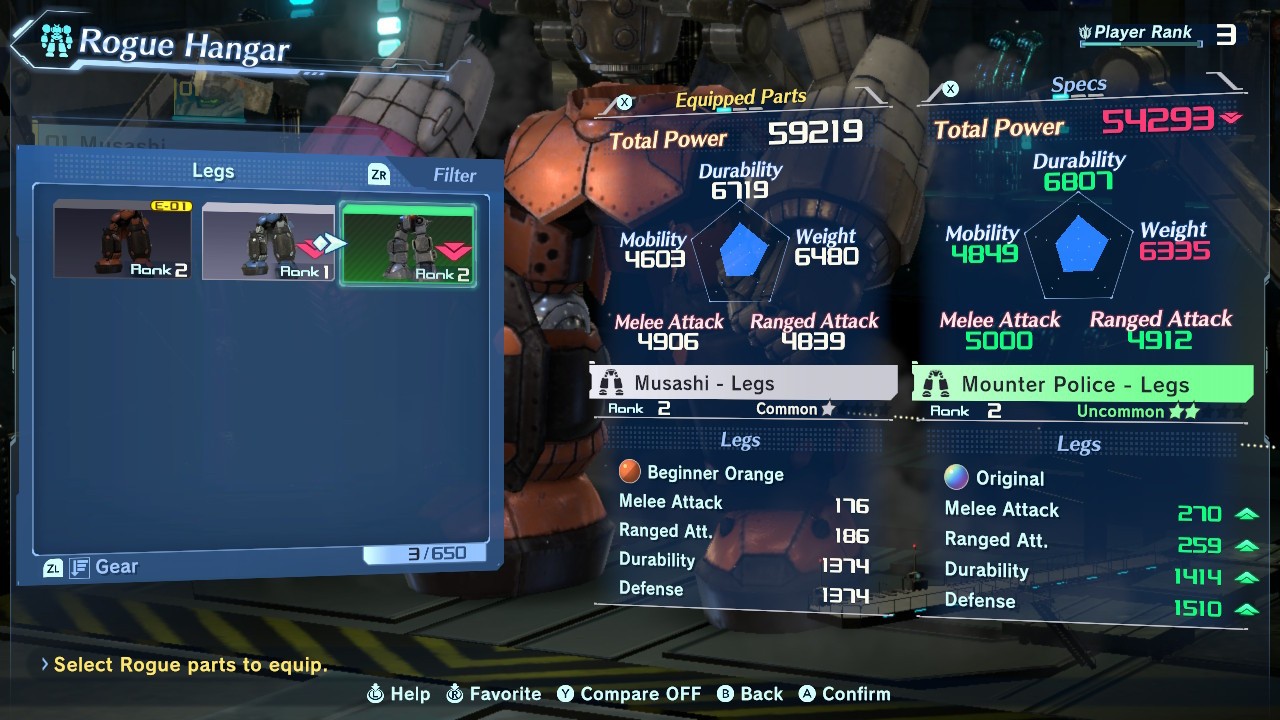This screenshot has width=1280, height=720.
Task: Switch to the Equipped Parts panel header
Action: 740,99
